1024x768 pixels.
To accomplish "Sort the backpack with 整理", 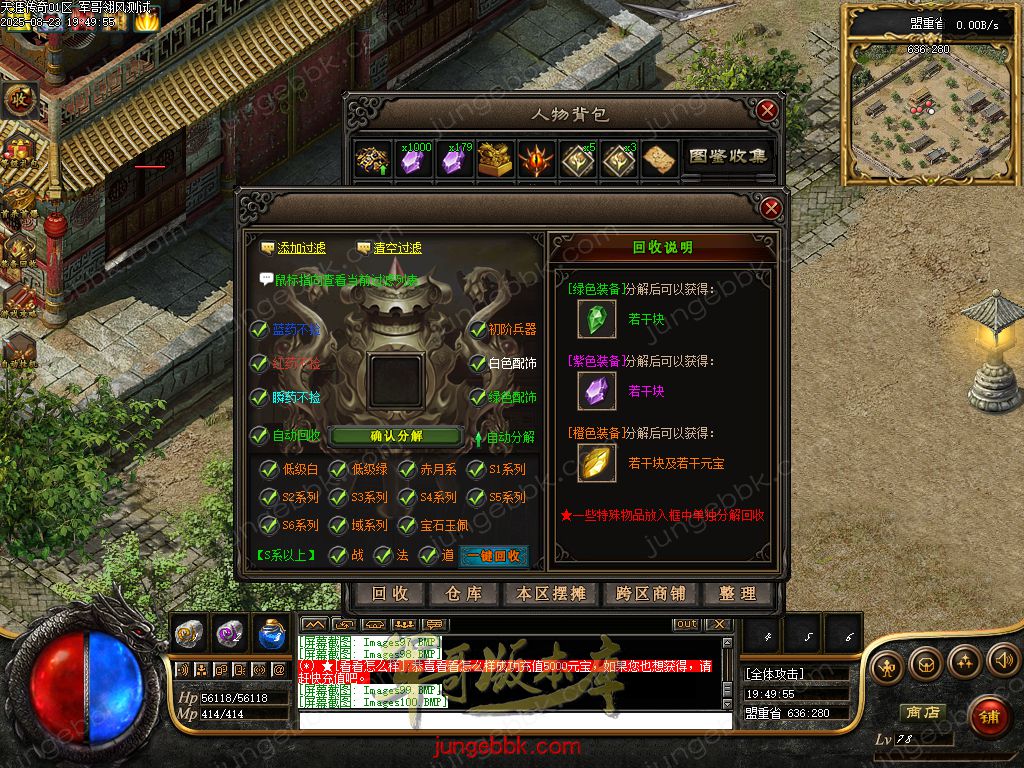I will [x=738, y=594].
